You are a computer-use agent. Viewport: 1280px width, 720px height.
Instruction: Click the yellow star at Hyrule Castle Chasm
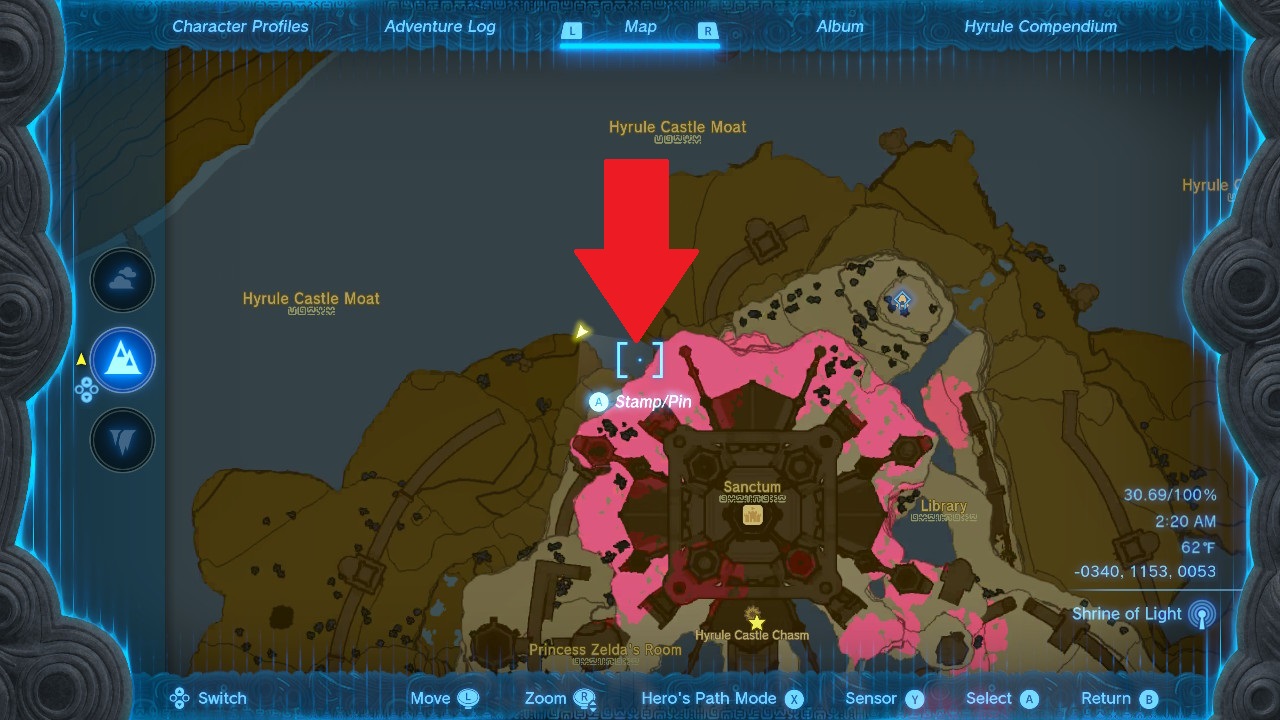pyautogui.click(x=757, y=622)
